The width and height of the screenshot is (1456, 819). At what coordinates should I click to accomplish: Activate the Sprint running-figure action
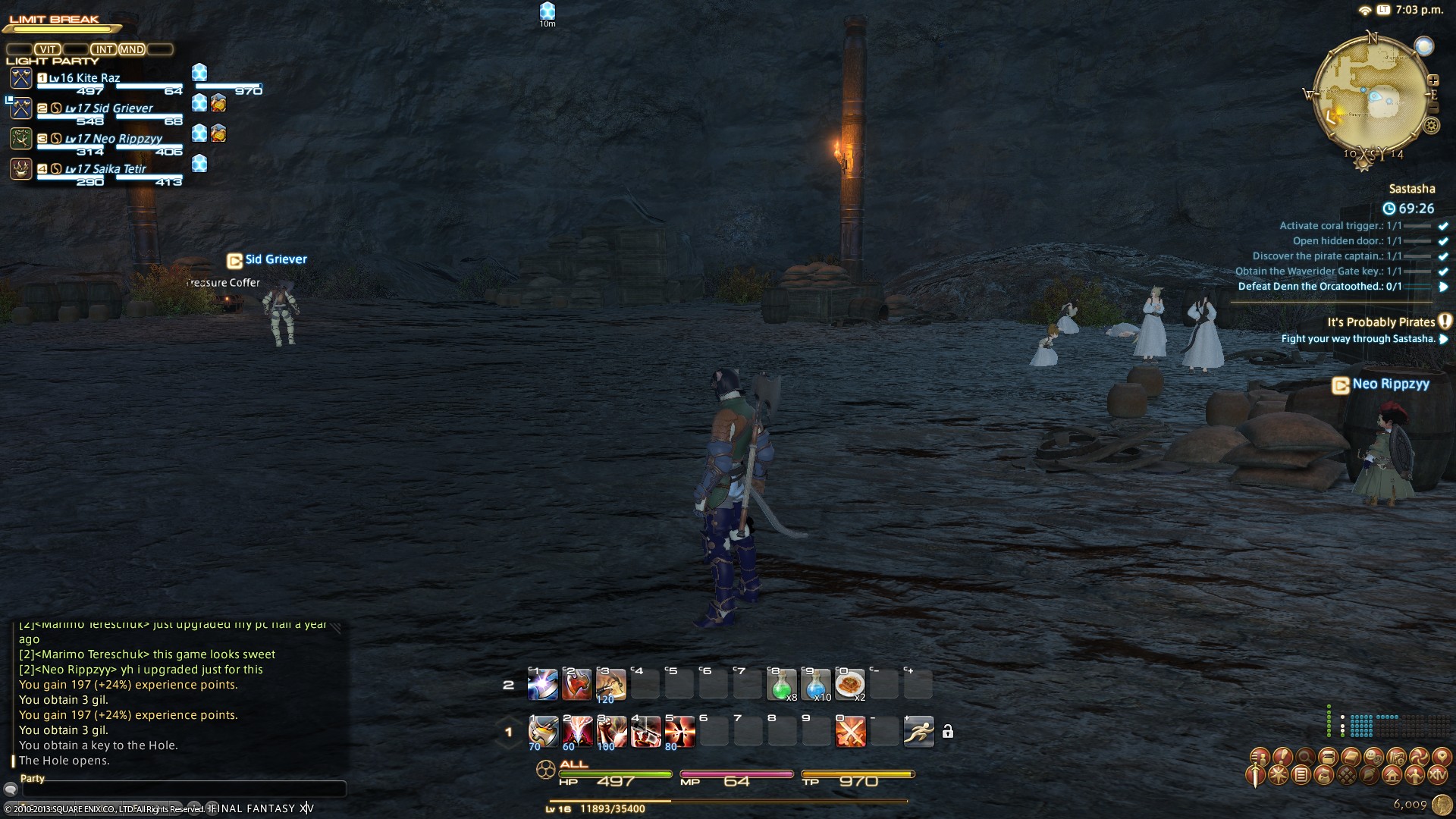[x=918, y=732]
